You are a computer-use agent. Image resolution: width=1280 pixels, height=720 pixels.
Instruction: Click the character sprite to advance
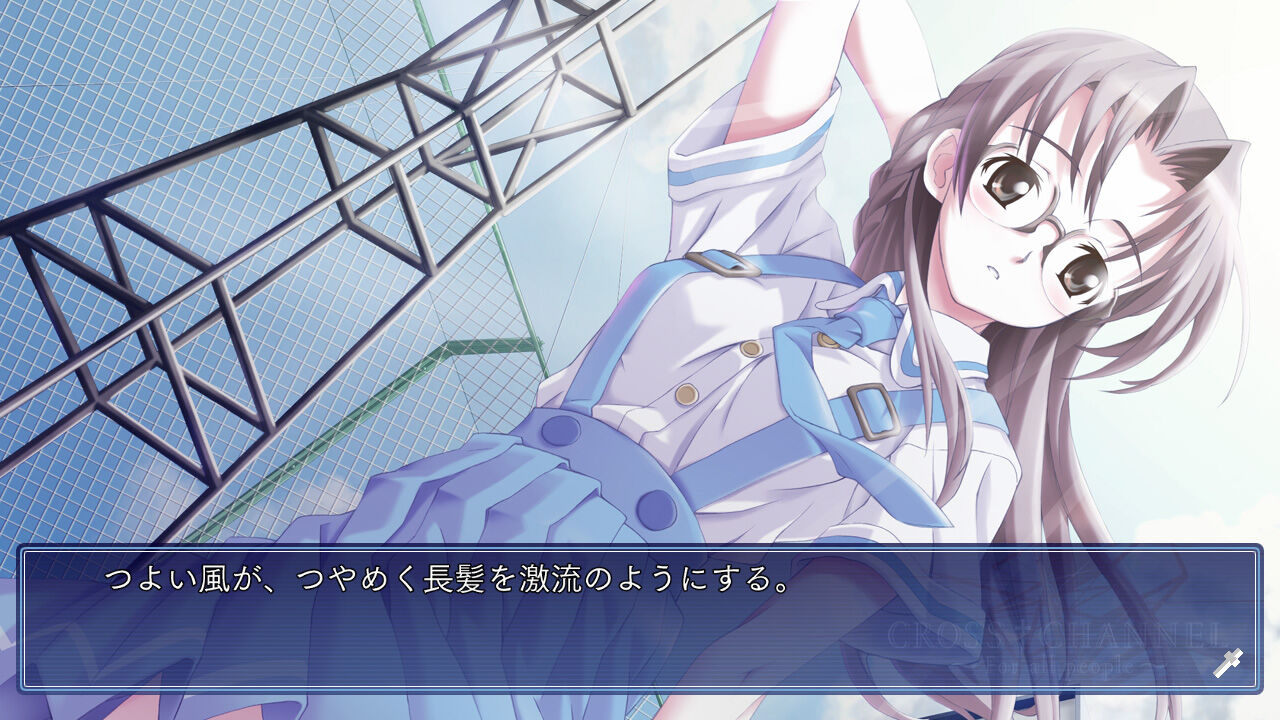tap(900, 300)
